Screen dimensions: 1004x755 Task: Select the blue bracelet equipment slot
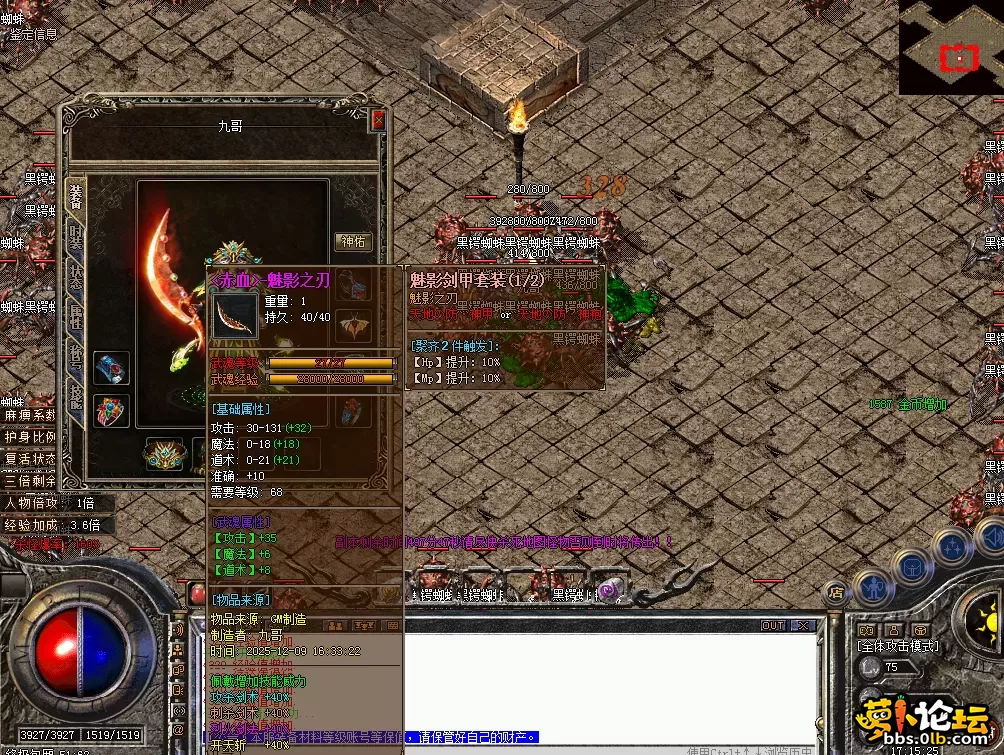(111, 367)
